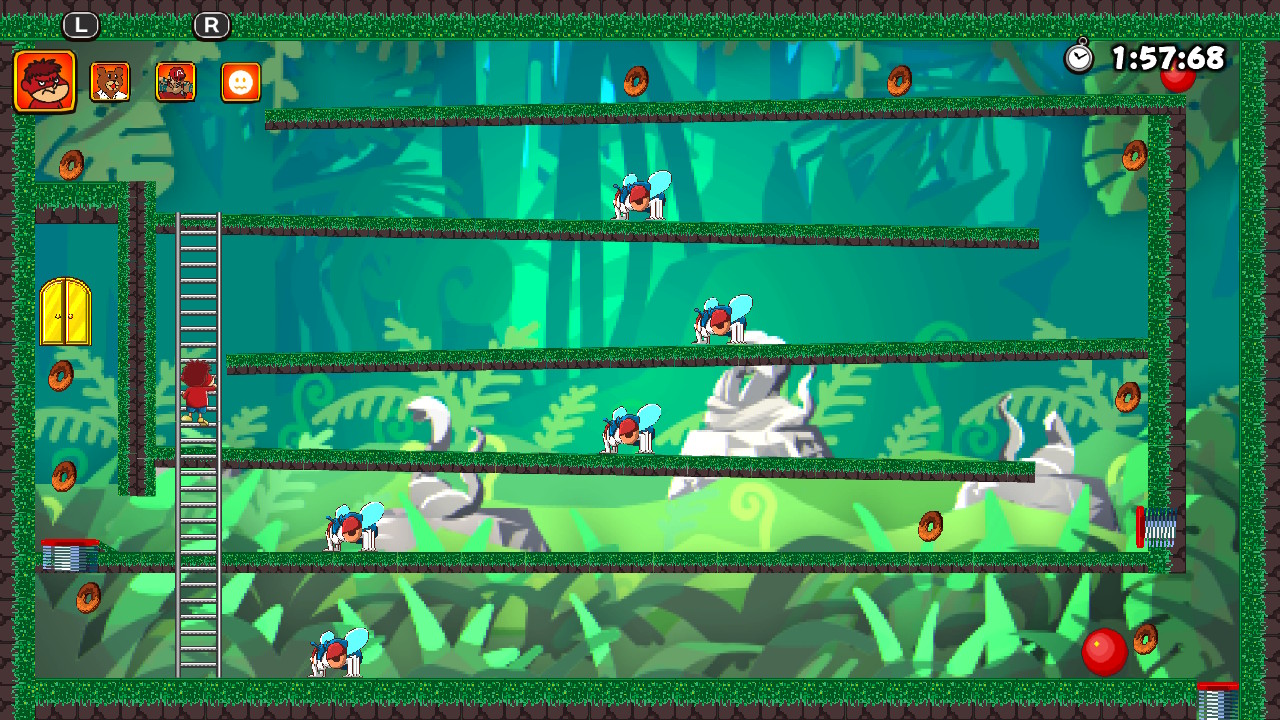Select the masked wrestler character portrait
The image size is (1280, 720).
coord(174,82)
